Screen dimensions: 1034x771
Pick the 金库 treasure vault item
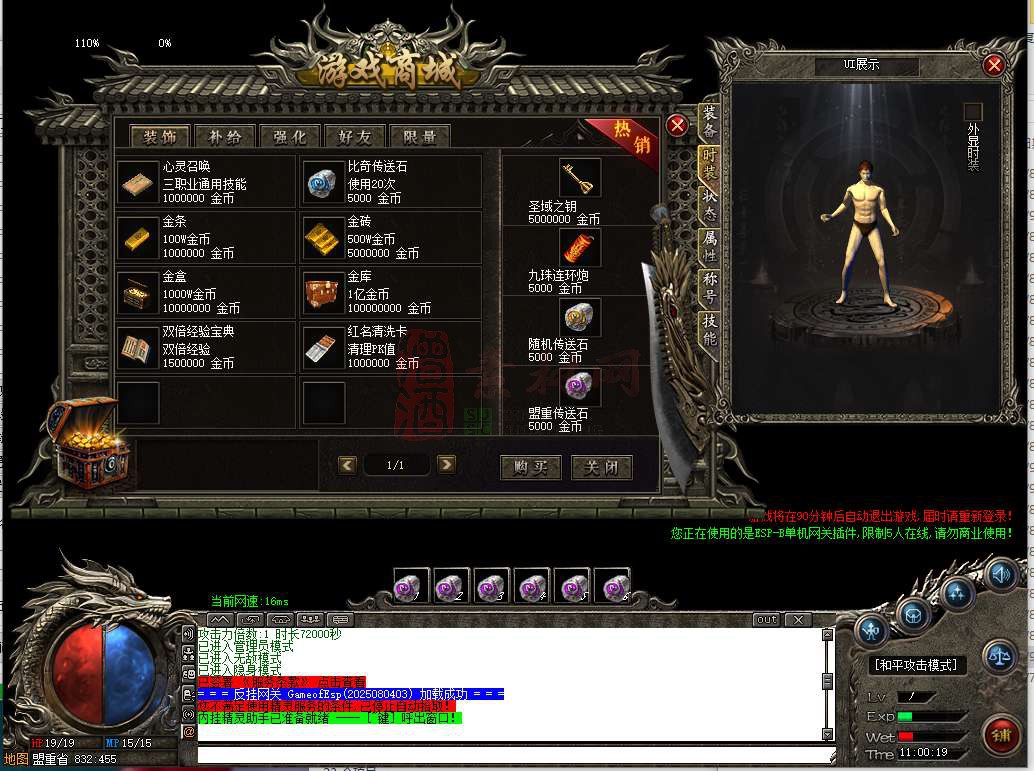323,292
